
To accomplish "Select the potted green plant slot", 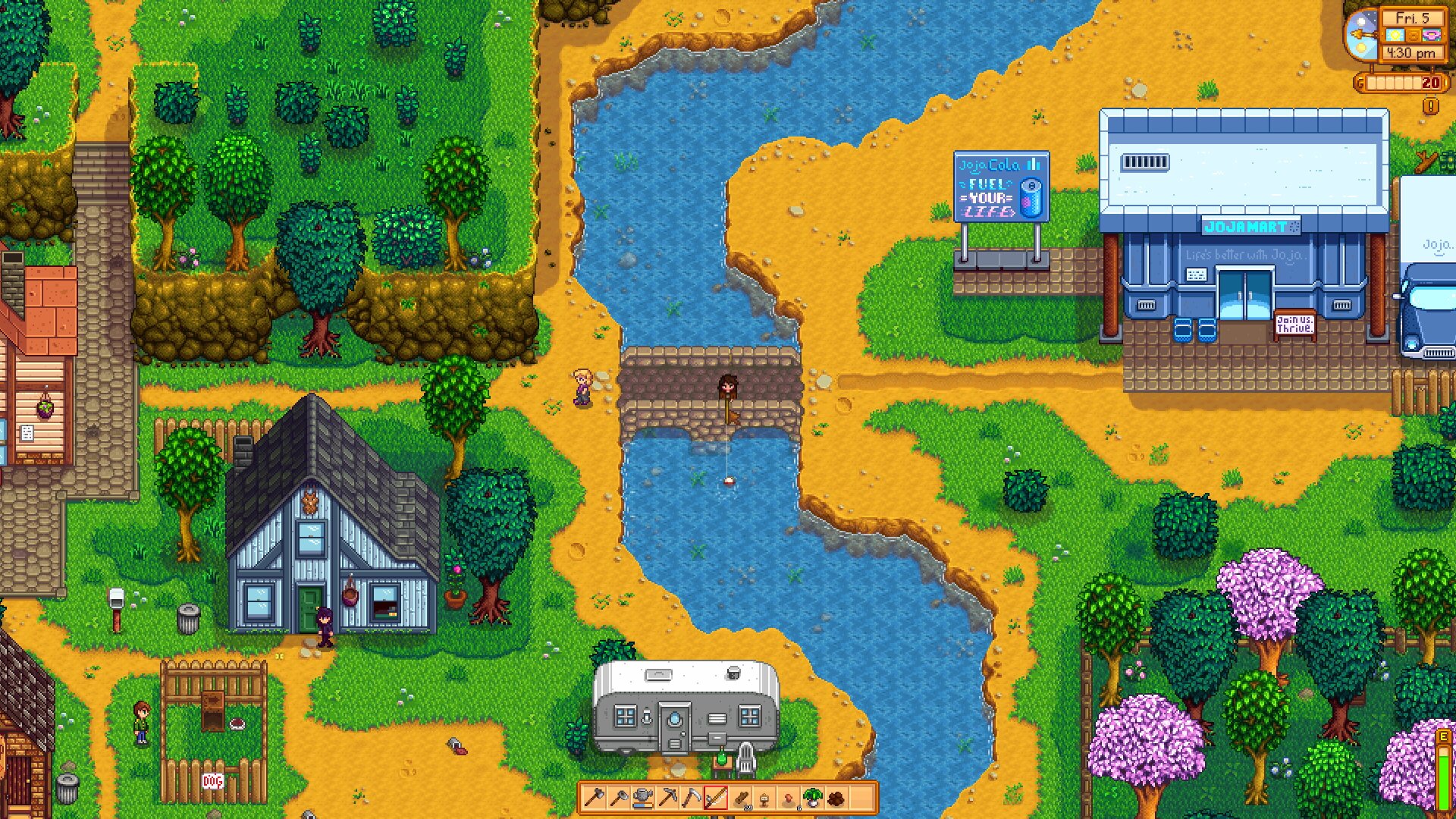I will click(x=813, y=798).
